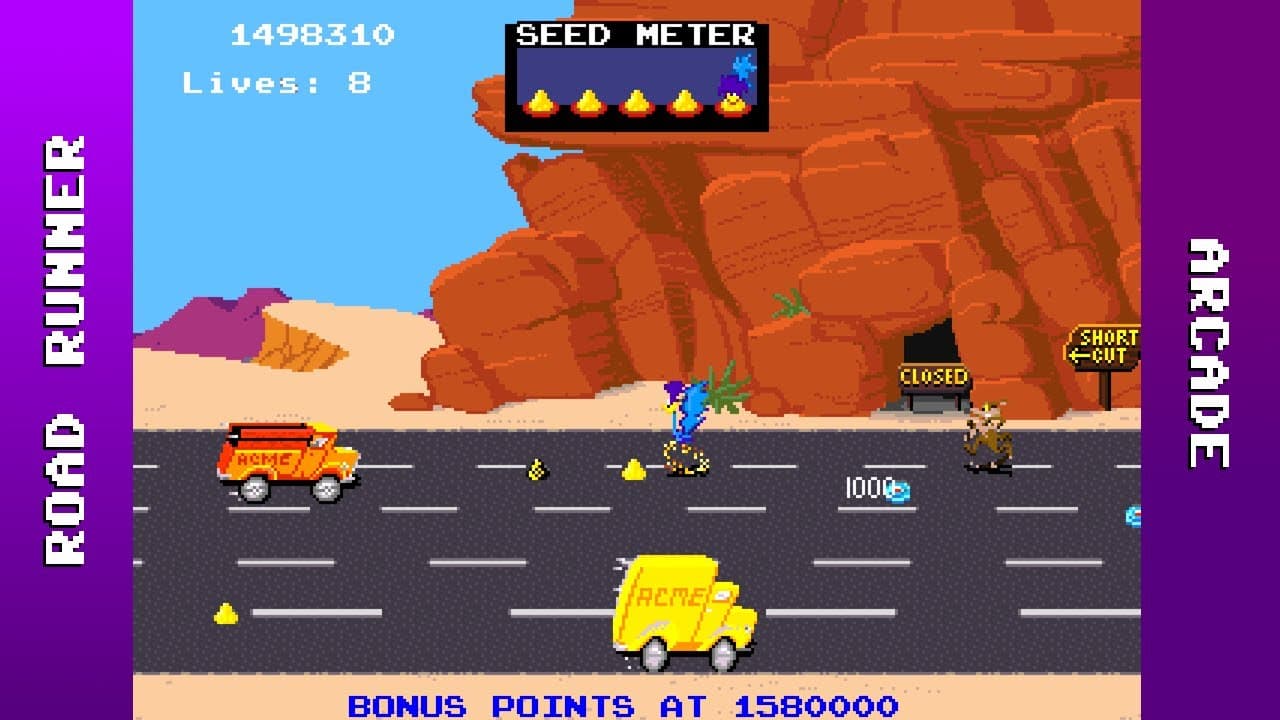
Task: Click the last seed slot in Seed Meter
Action: (732, 100)
